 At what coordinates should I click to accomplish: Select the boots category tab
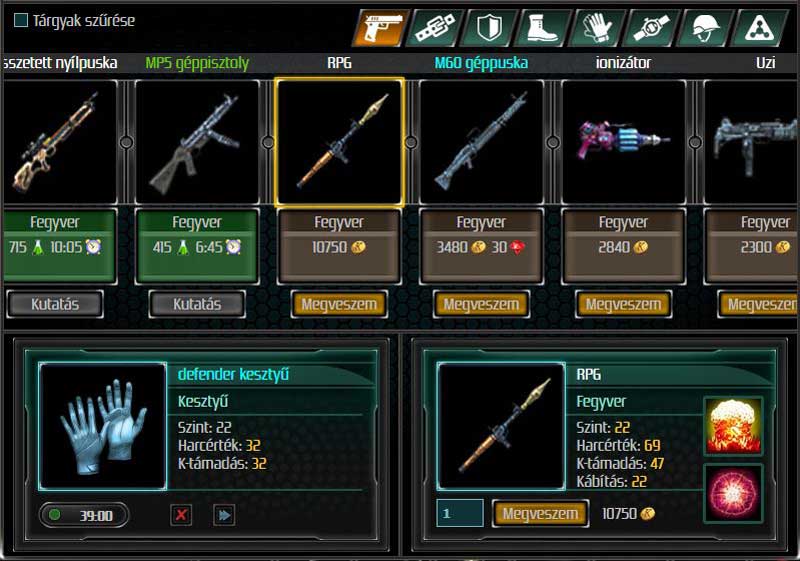coord(543,28)
